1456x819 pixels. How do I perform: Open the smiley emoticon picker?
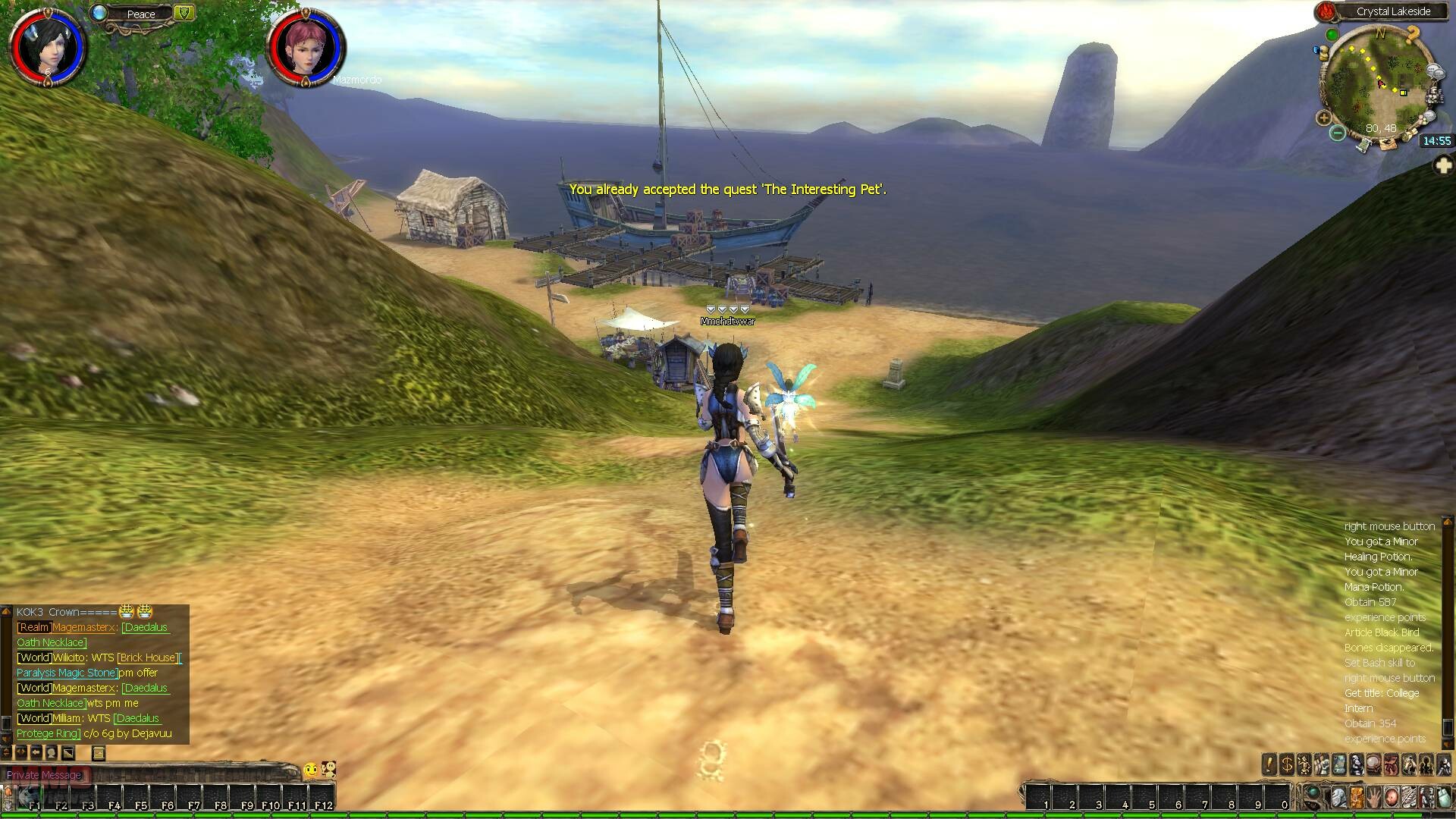tap(311, 770)
